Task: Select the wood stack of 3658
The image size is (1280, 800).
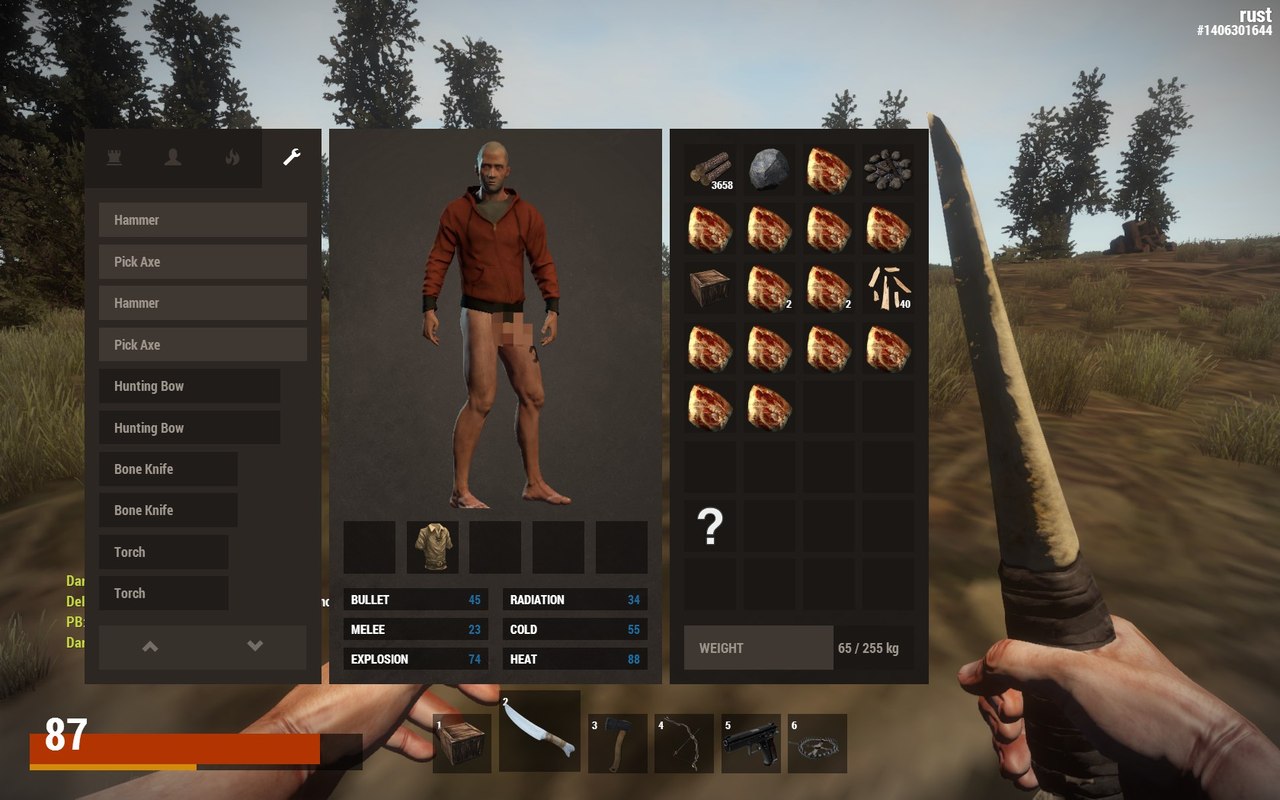Action: [x=710, y=169]
